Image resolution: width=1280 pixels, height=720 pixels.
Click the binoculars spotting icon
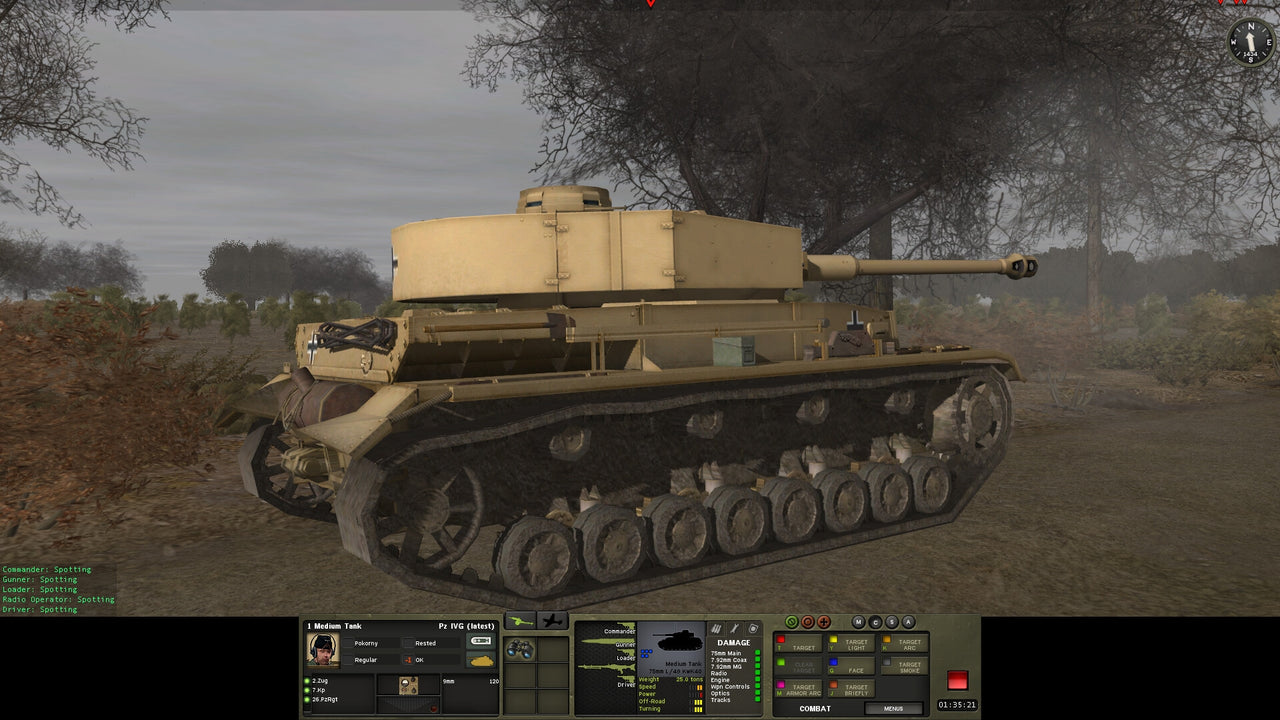(x=520, y=648)
